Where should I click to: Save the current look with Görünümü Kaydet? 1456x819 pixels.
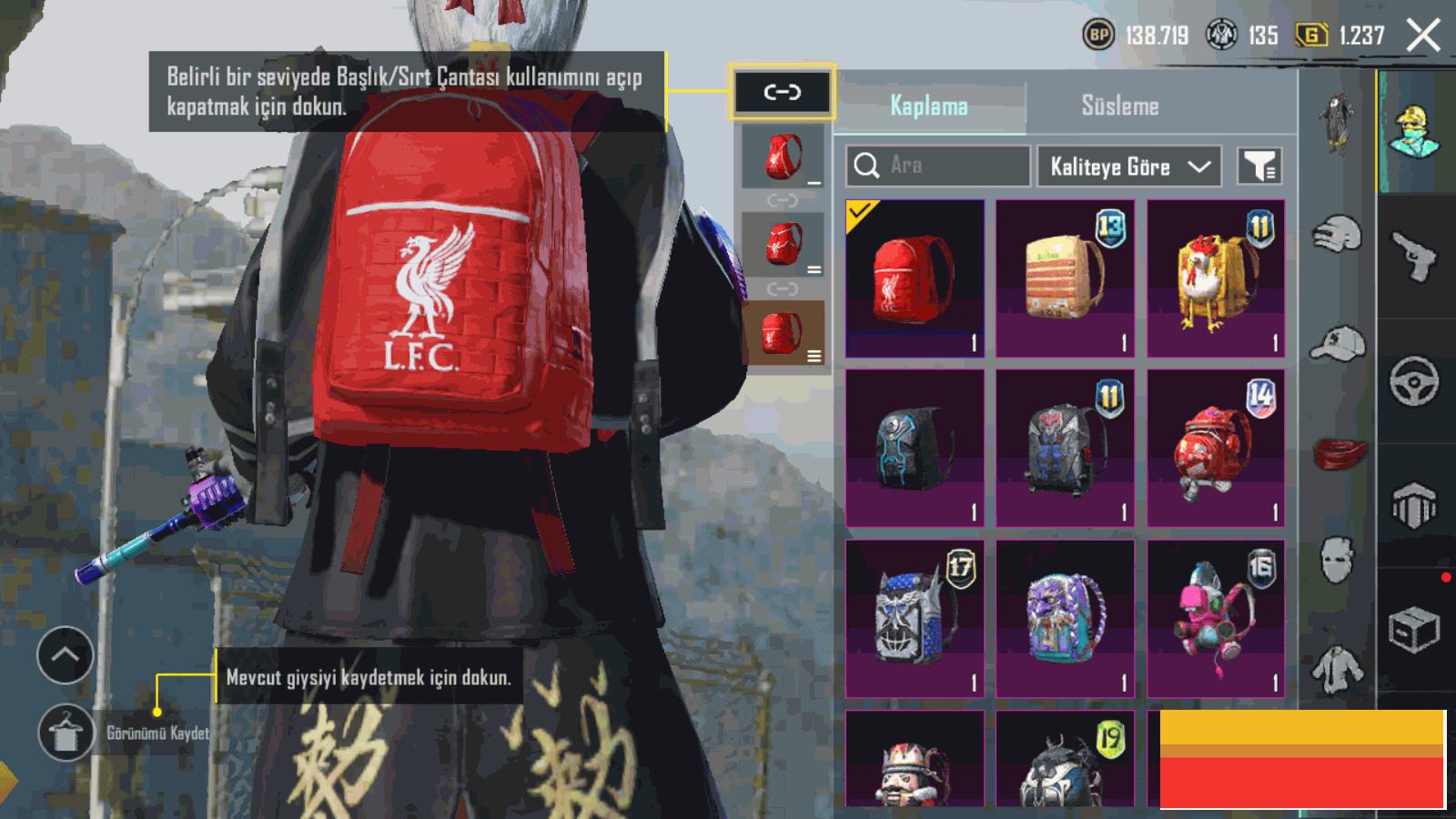tap(66, 733)
